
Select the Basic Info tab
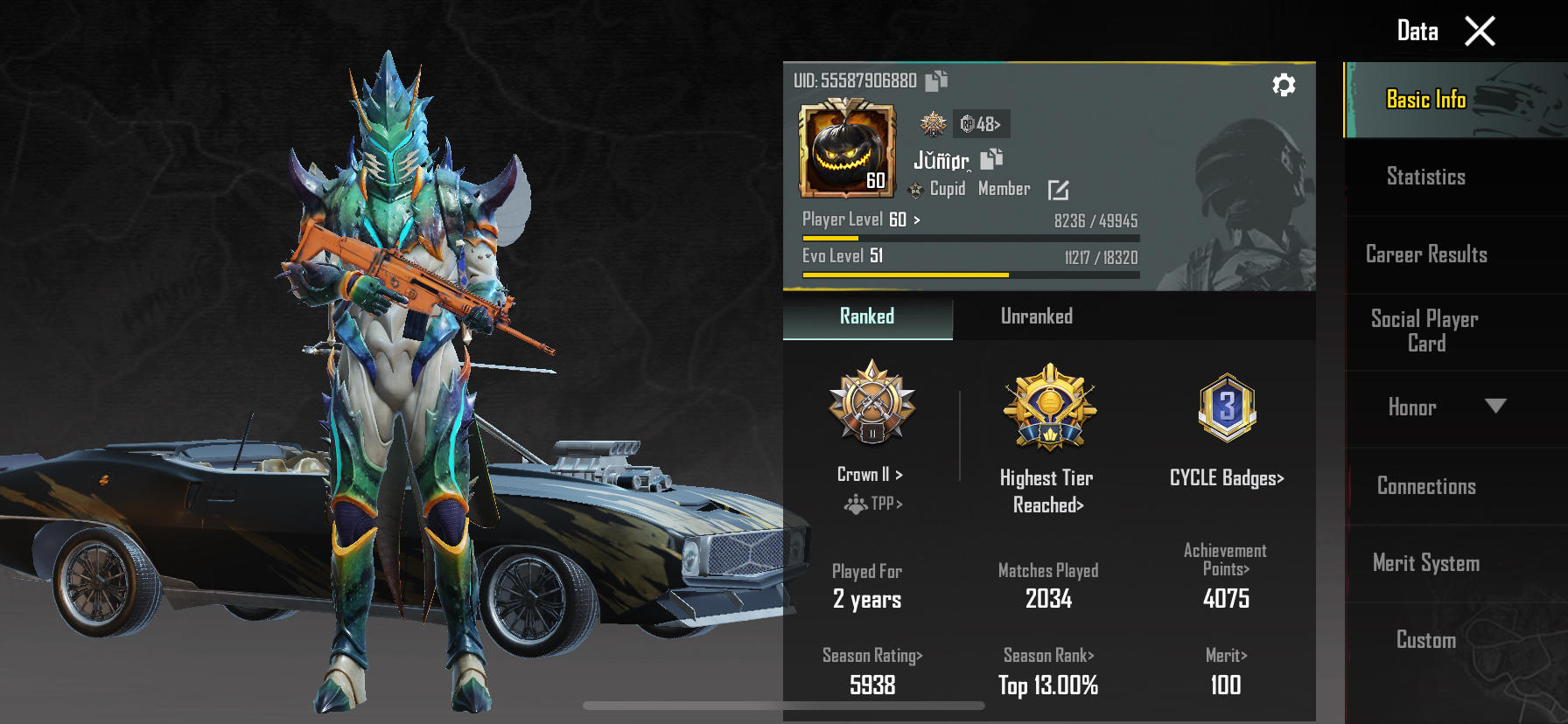[1426, 100]
